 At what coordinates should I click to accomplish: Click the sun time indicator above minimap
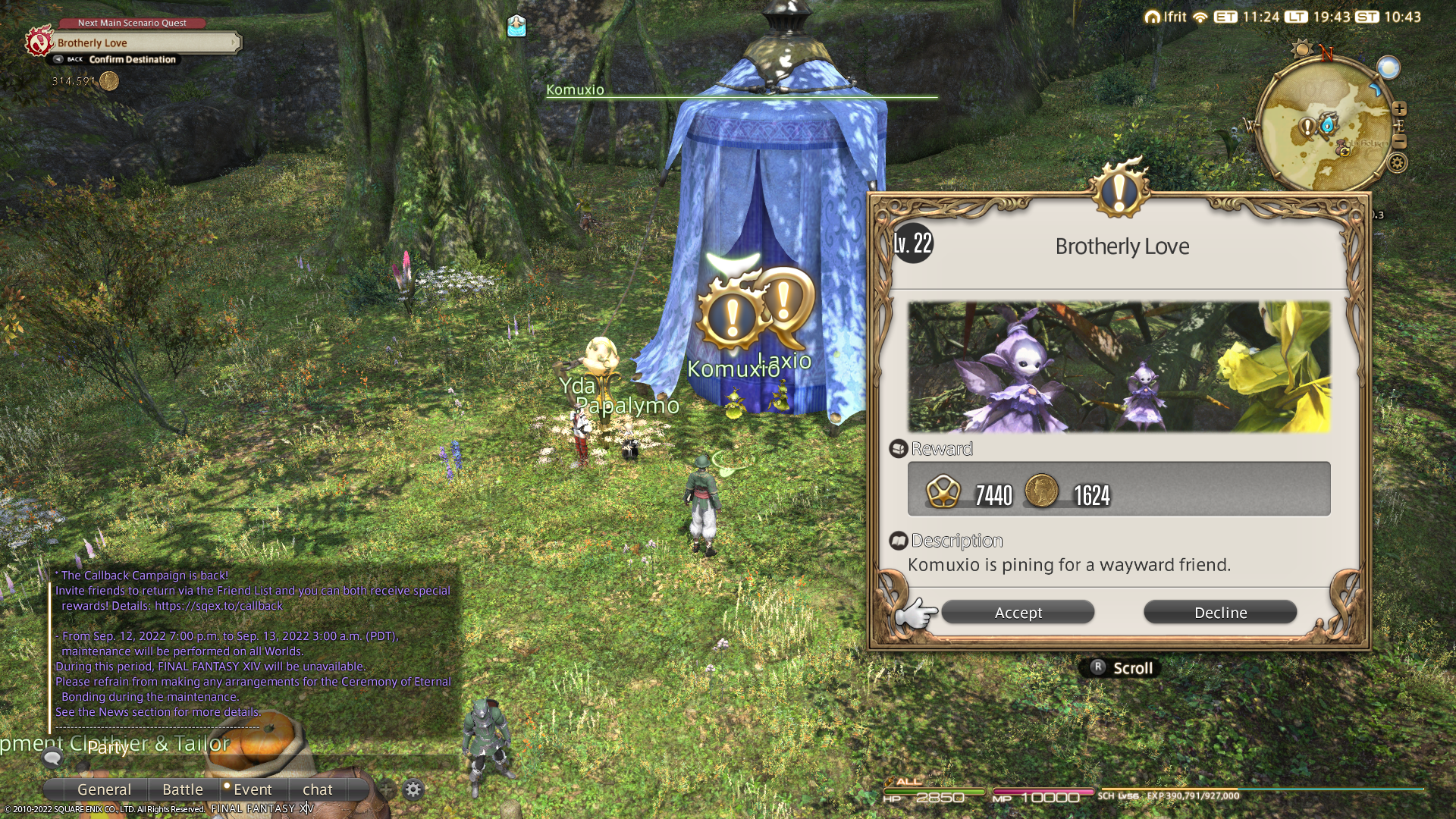point(1301,50)
